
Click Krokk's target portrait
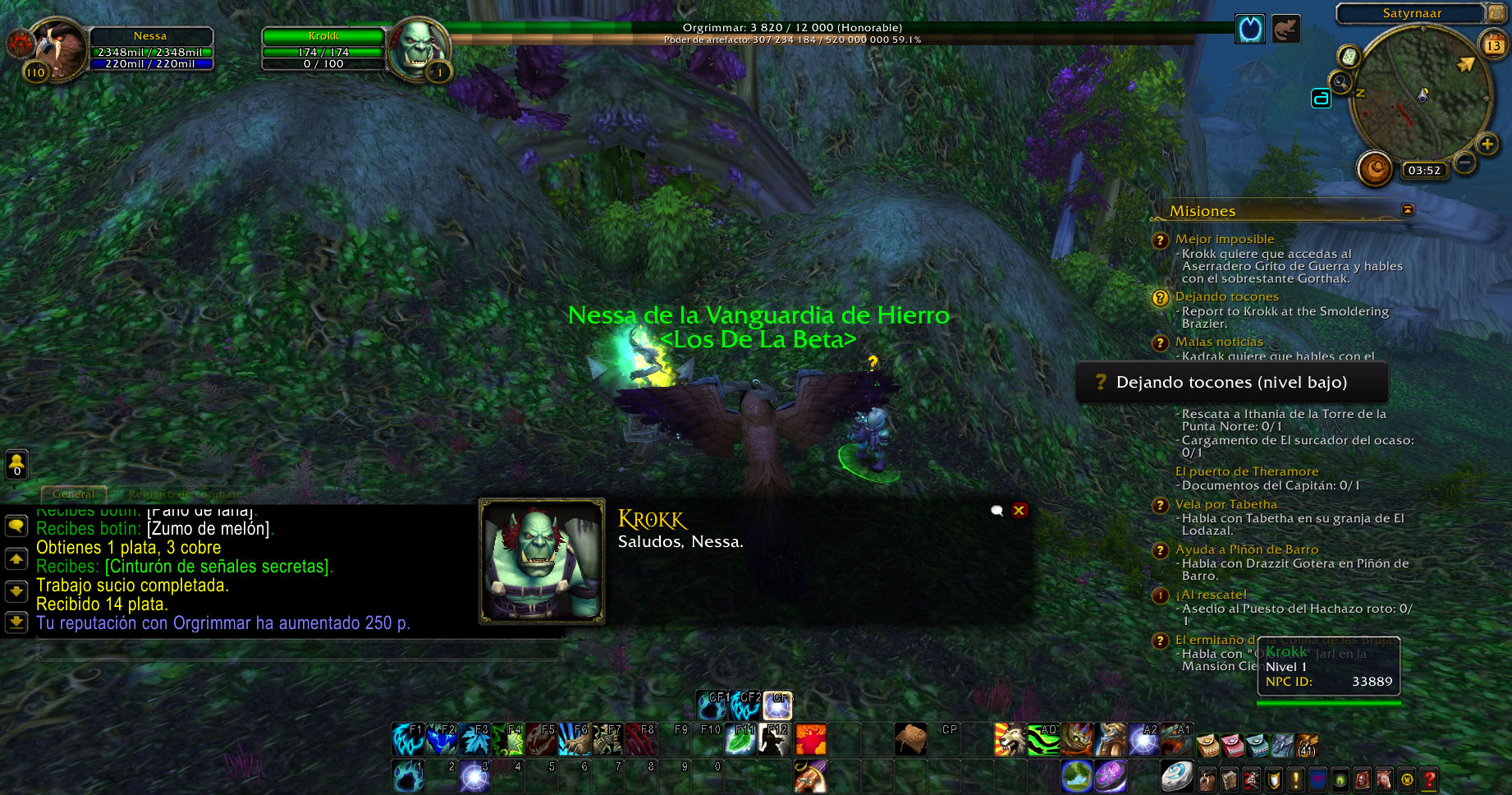[419, 48]
